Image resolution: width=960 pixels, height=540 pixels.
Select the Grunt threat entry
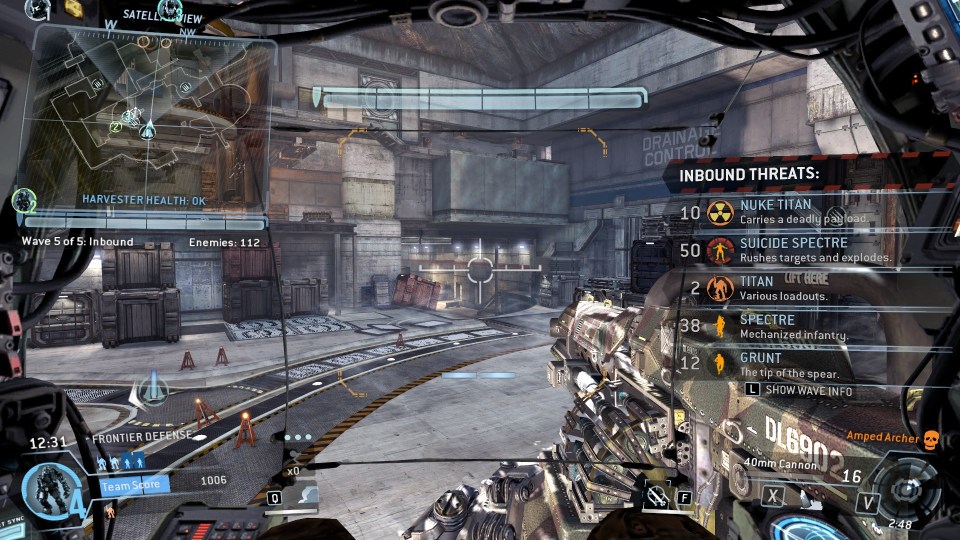click(x=780, y=363)
